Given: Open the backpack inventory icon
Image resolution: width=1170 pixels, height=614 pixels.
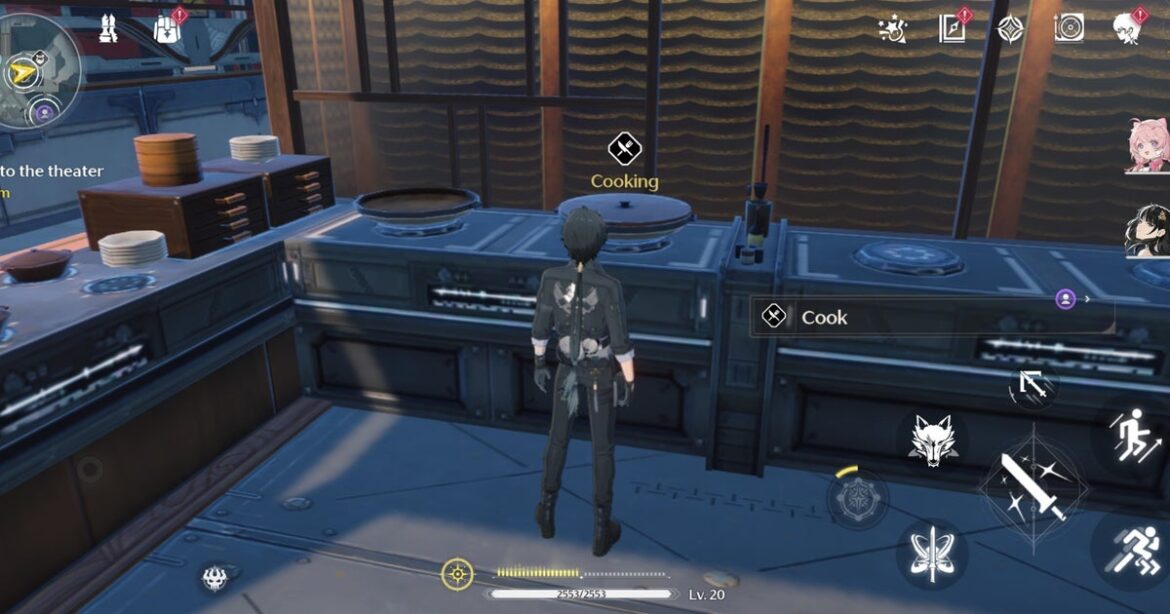Looking at the screenshot, I should coord(167,28).
